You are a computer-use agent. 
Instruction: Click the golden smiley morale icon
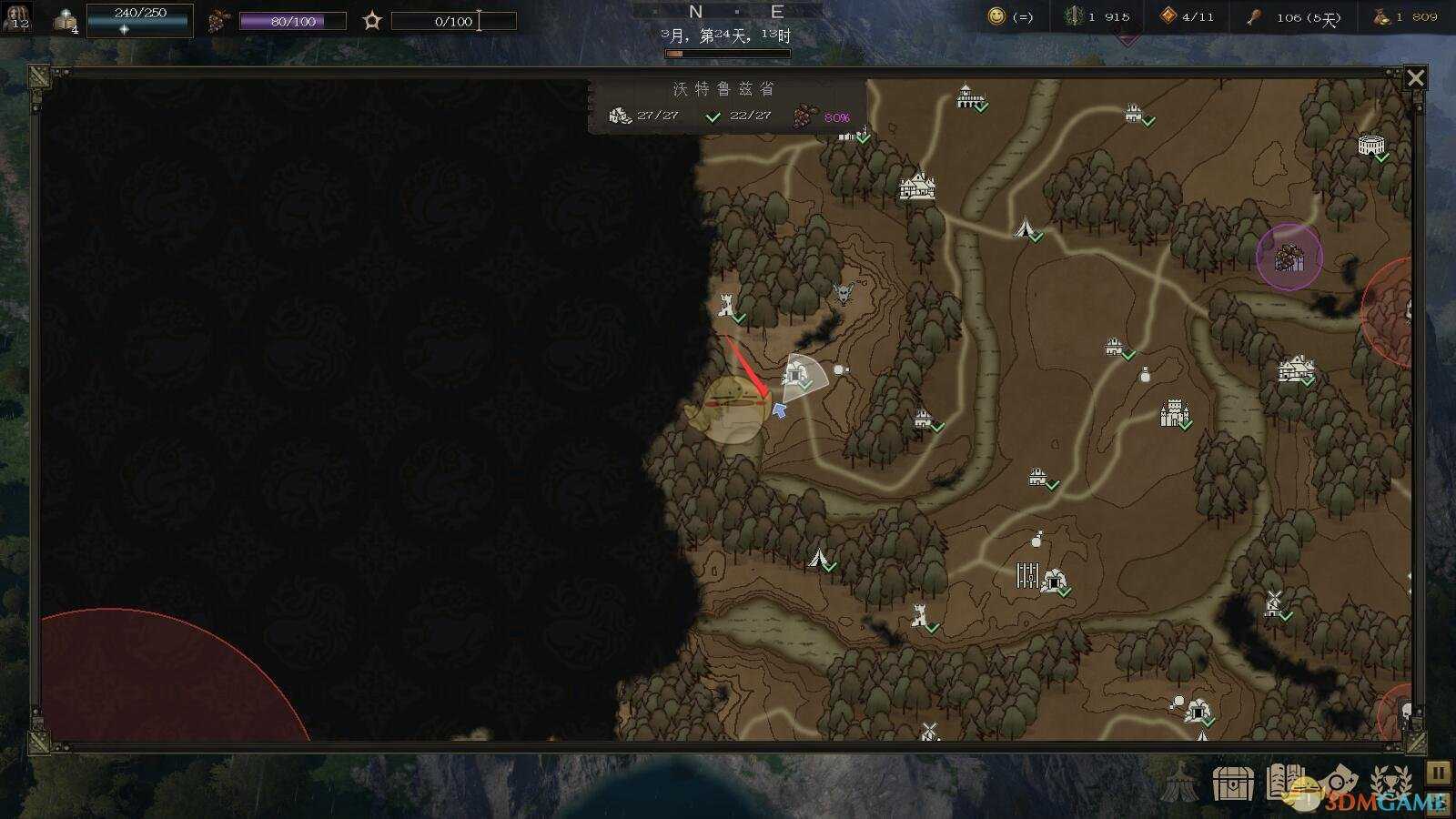(x=996, y=16)
